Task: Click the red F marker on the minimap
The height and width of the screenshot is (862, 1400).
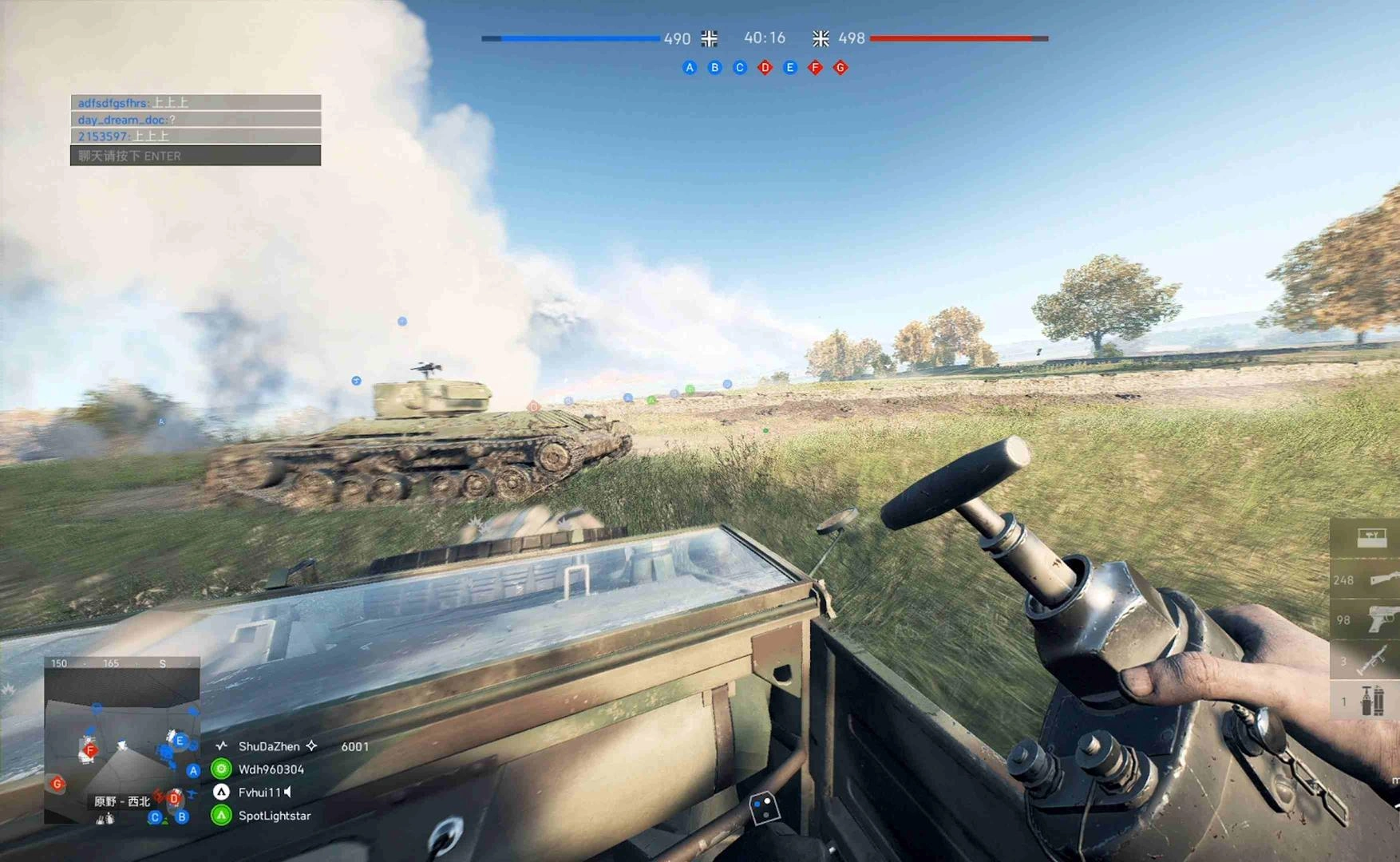Action: (x=90, y=750)
